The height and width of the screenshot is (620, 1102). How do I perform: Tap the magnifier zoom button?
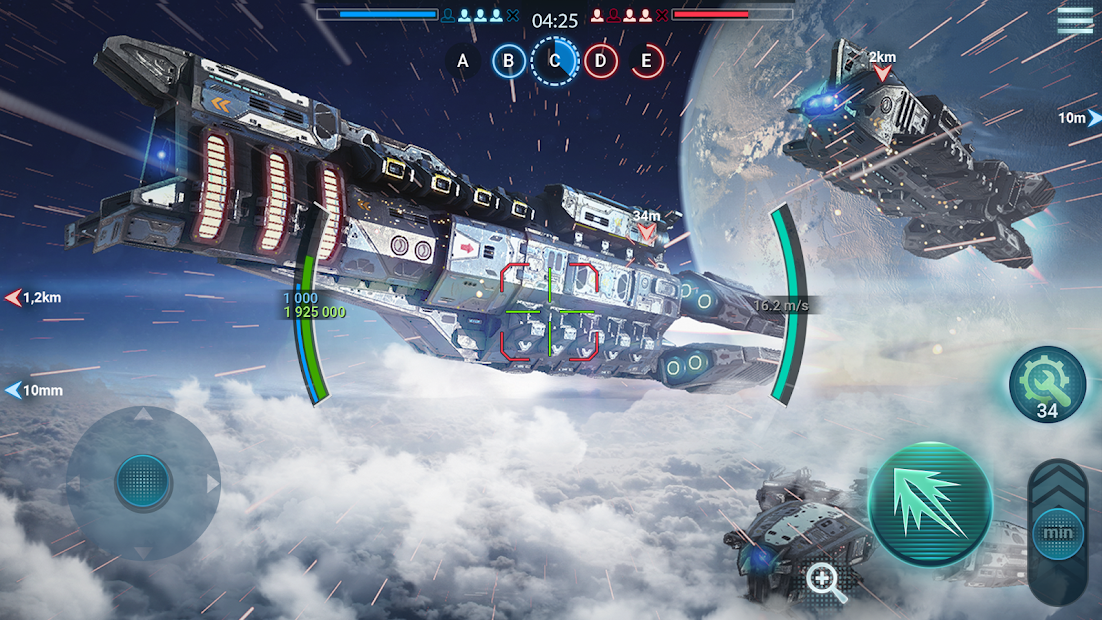[x=827, y=582]
